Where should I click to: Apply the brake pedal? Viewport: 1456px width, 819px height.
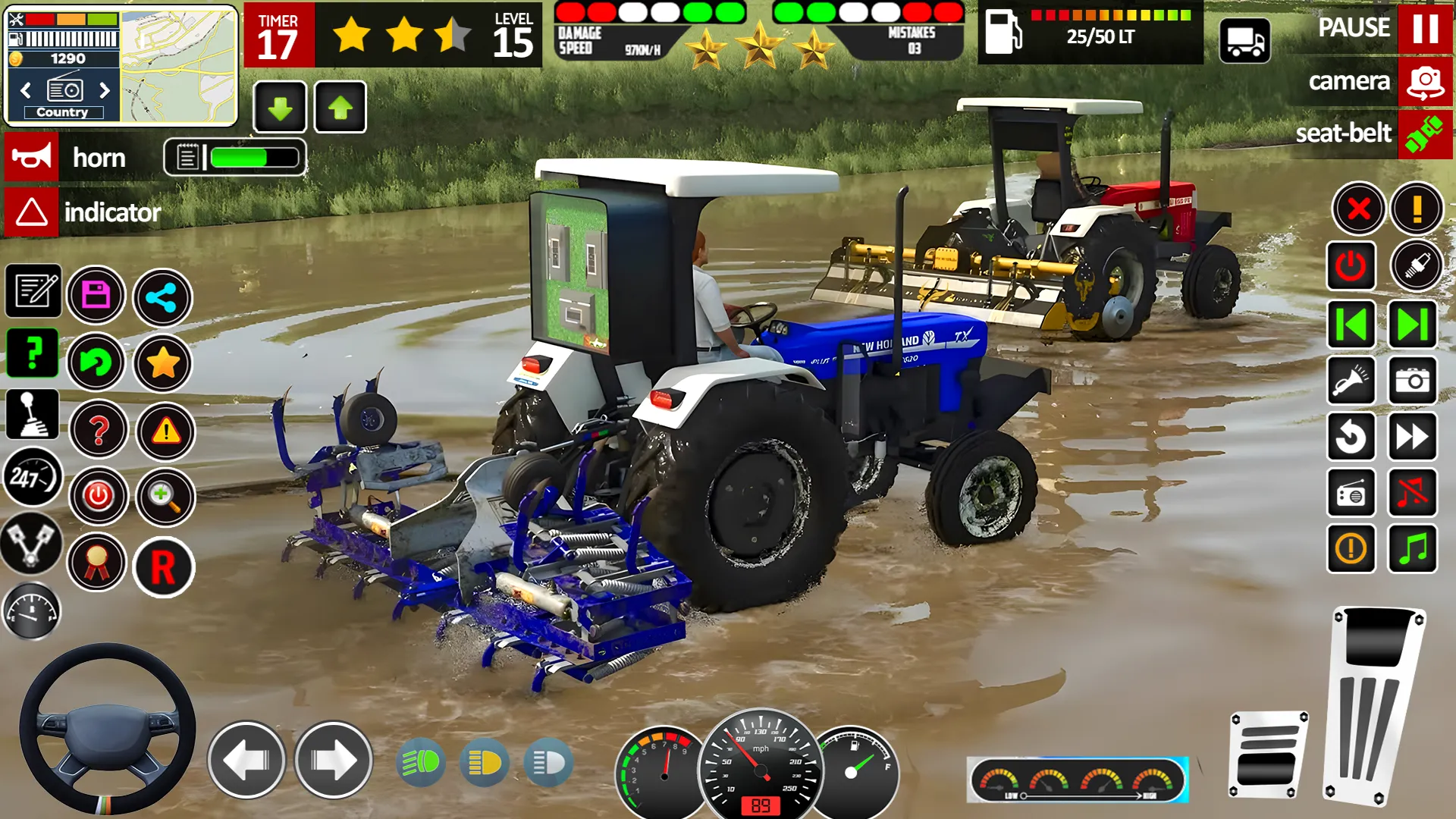1267,755
